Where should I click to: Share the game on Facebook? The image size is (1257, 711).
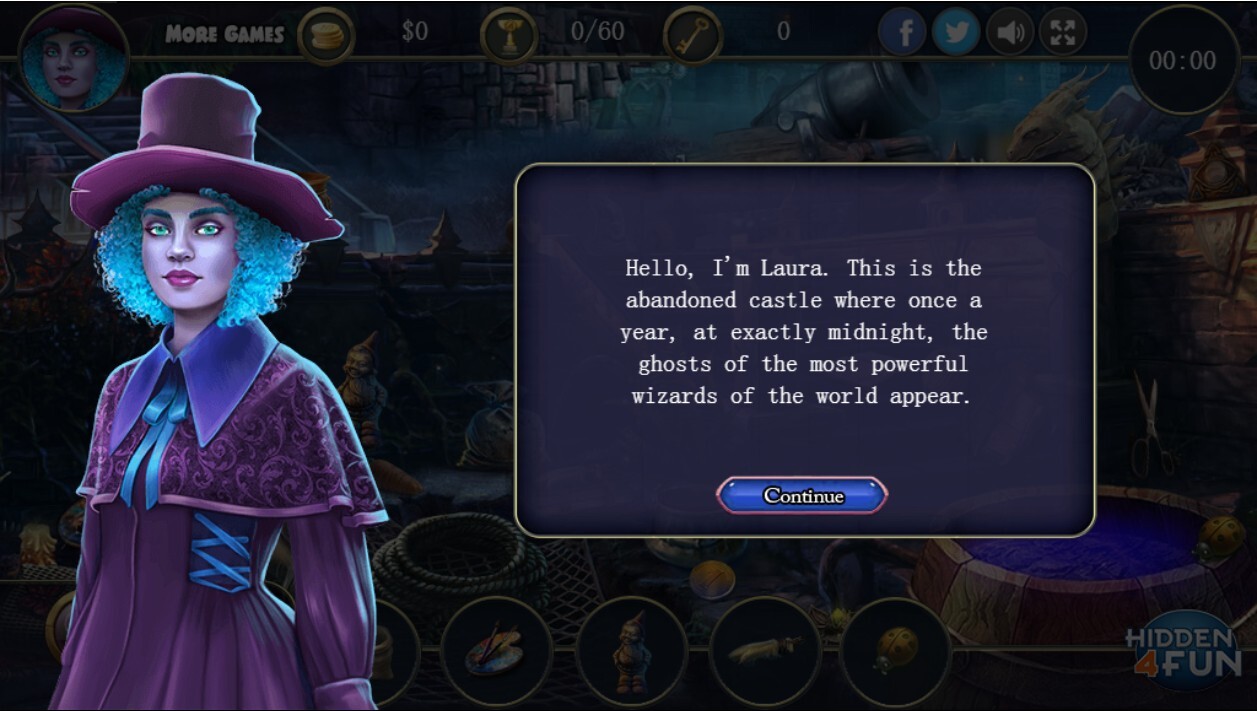(x=903, y=33)
